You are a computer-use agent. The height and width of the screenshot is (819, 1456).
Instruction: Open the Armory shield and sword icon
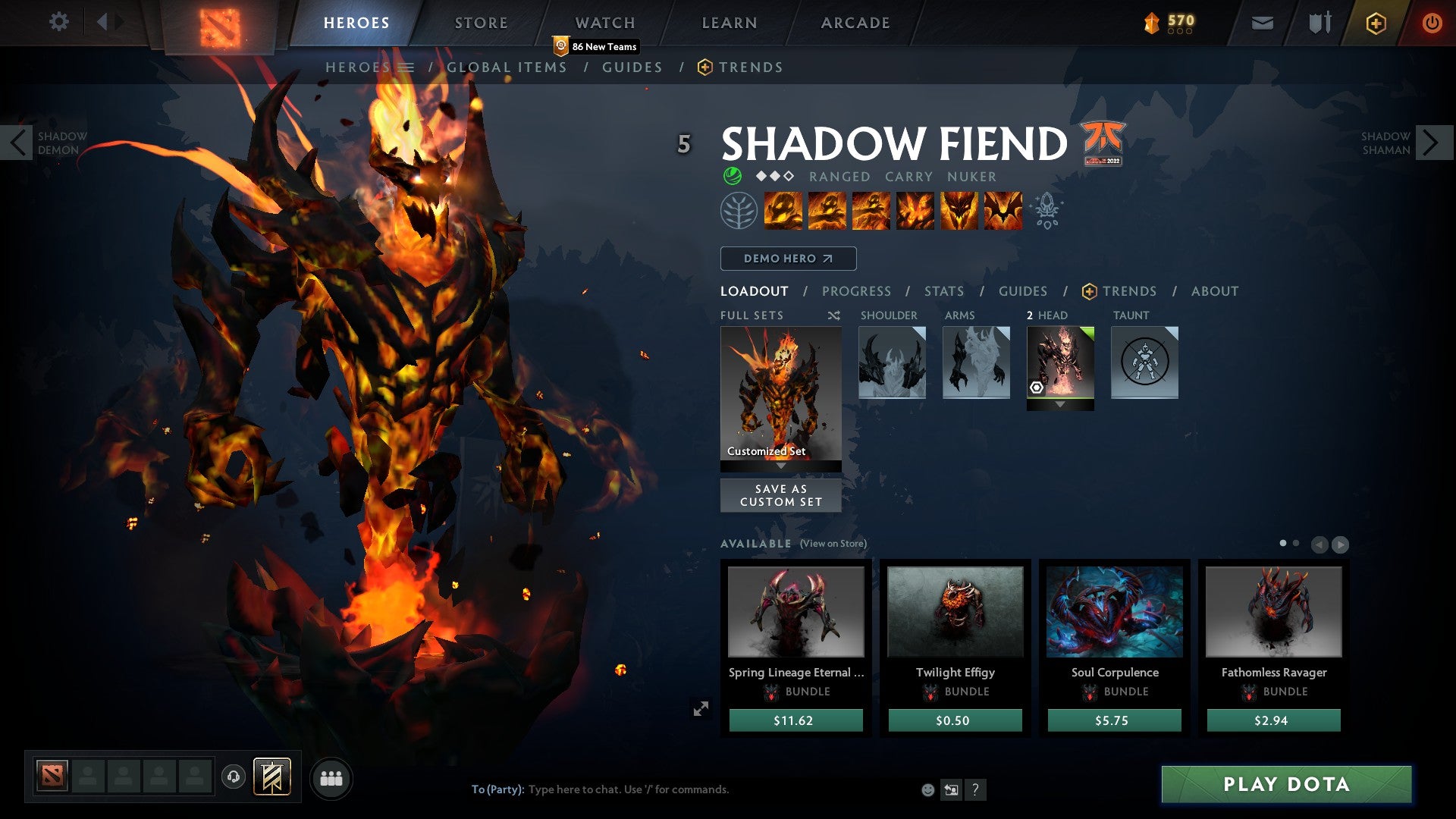click(x=1319, y=23)
